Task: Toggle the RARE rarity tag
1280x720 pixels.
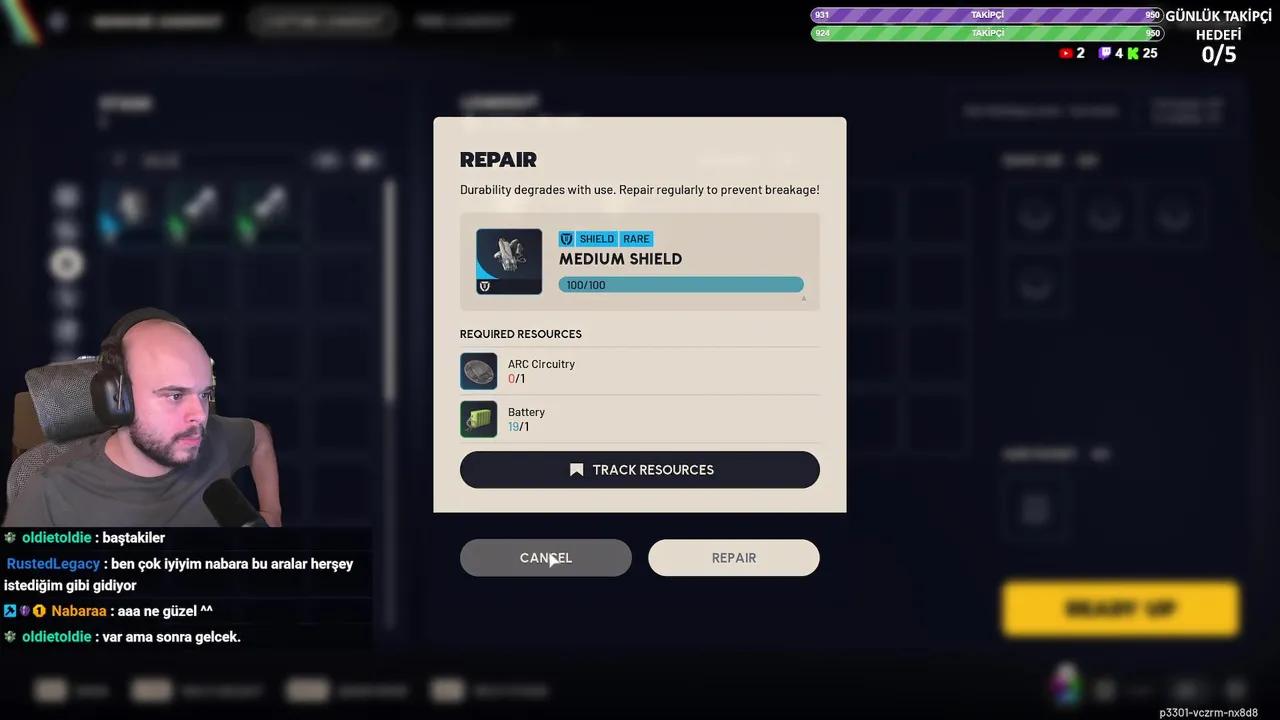Action: point(636,239)
